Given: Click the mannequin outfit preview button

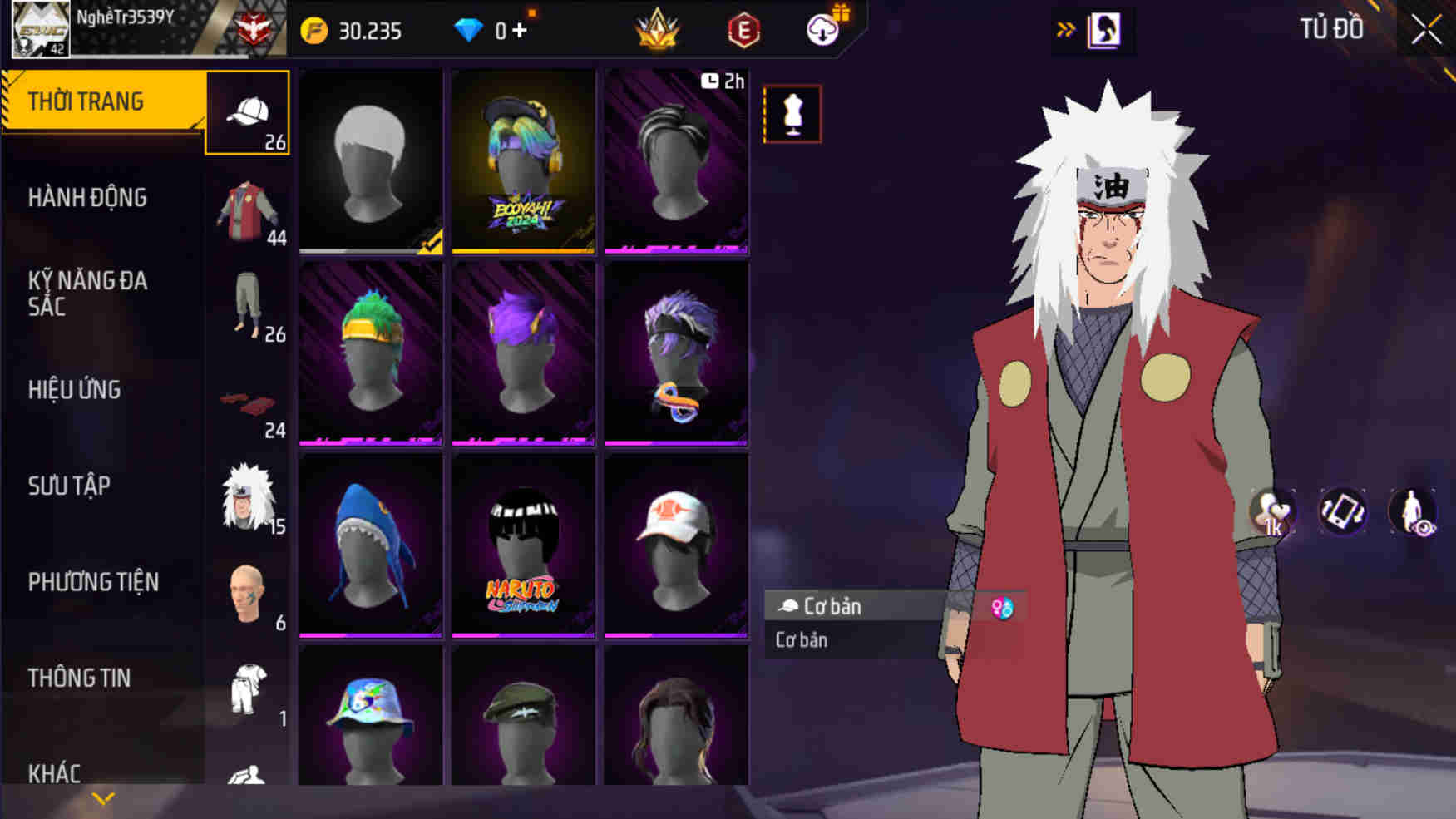Looking at the screenshot, I should 792,114.
